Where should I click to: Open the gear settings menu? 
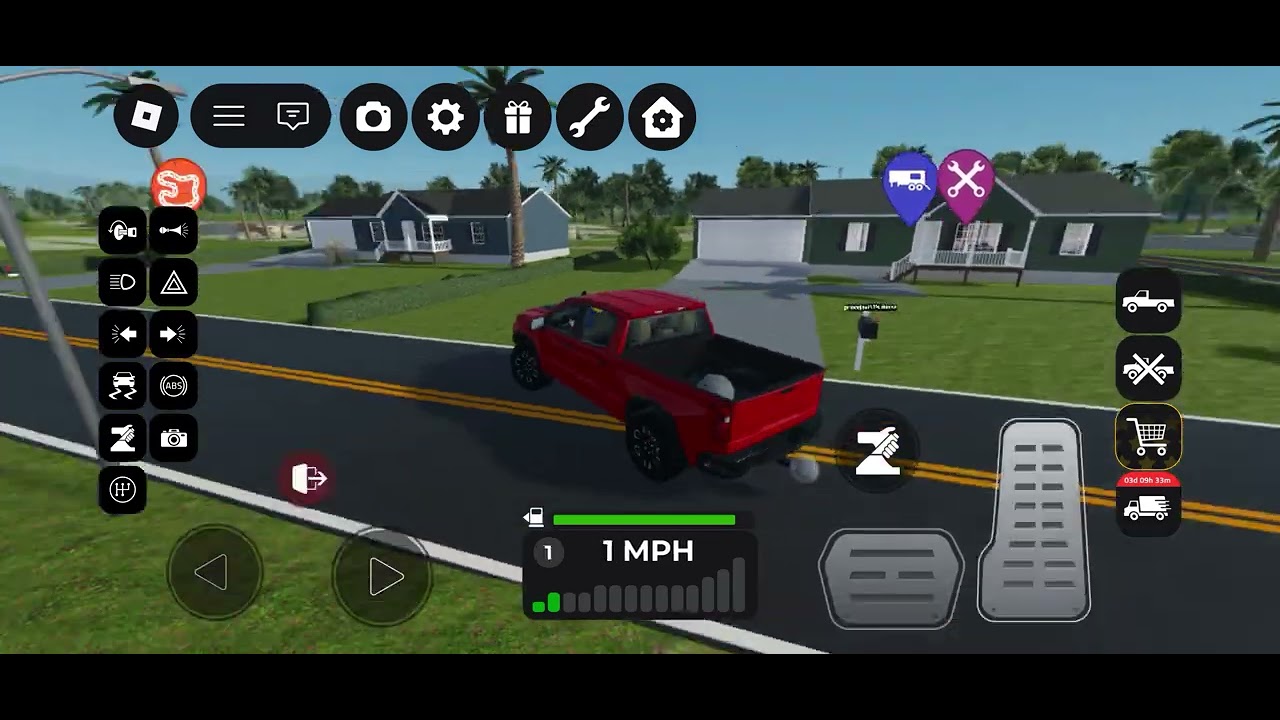(446, 118)
